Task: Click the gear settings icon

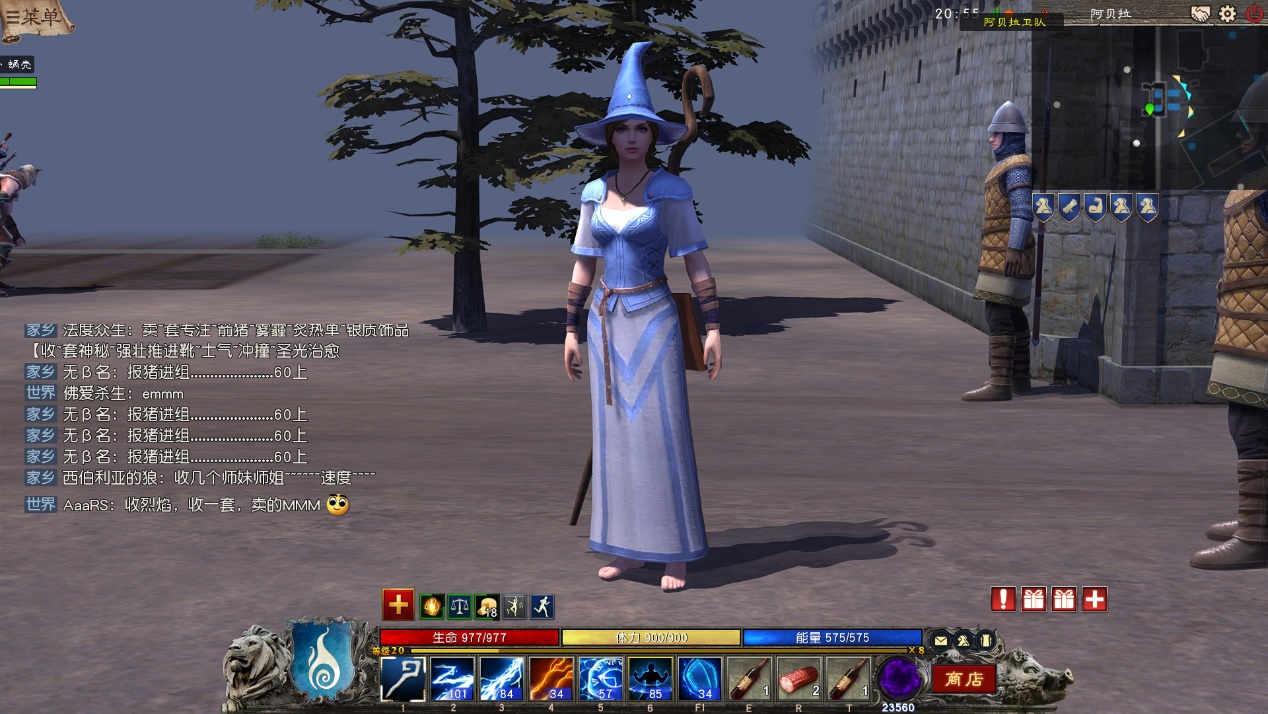Action: [1227, 14]
